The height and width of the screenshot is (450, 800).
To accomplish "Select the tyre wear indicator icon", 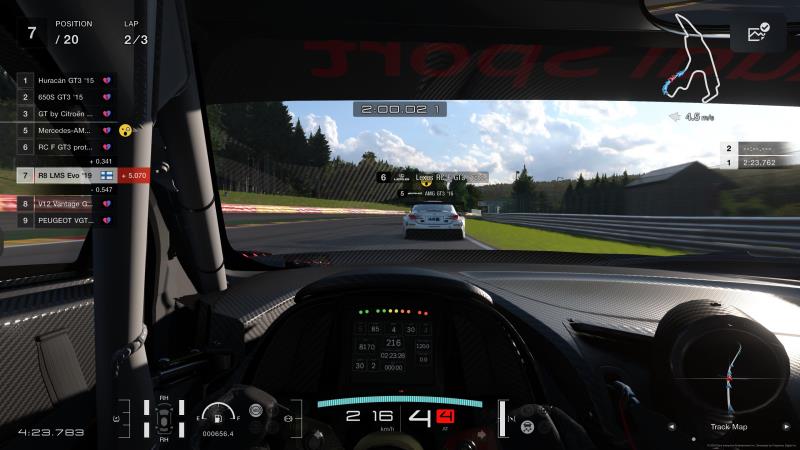I will pyautogui.click(x=164, y=419).
